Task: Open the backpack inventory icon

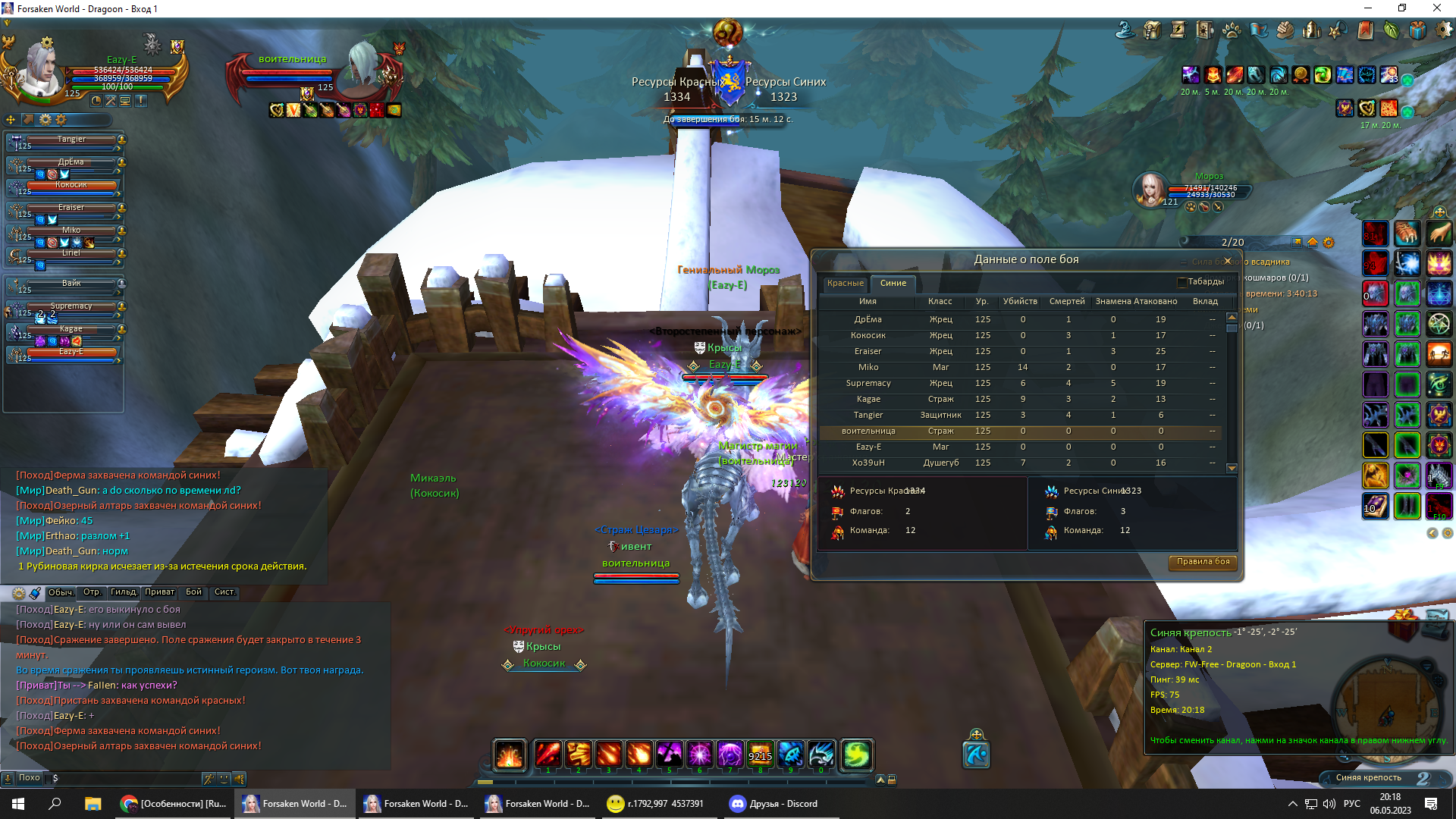Action: (1152, 30)
